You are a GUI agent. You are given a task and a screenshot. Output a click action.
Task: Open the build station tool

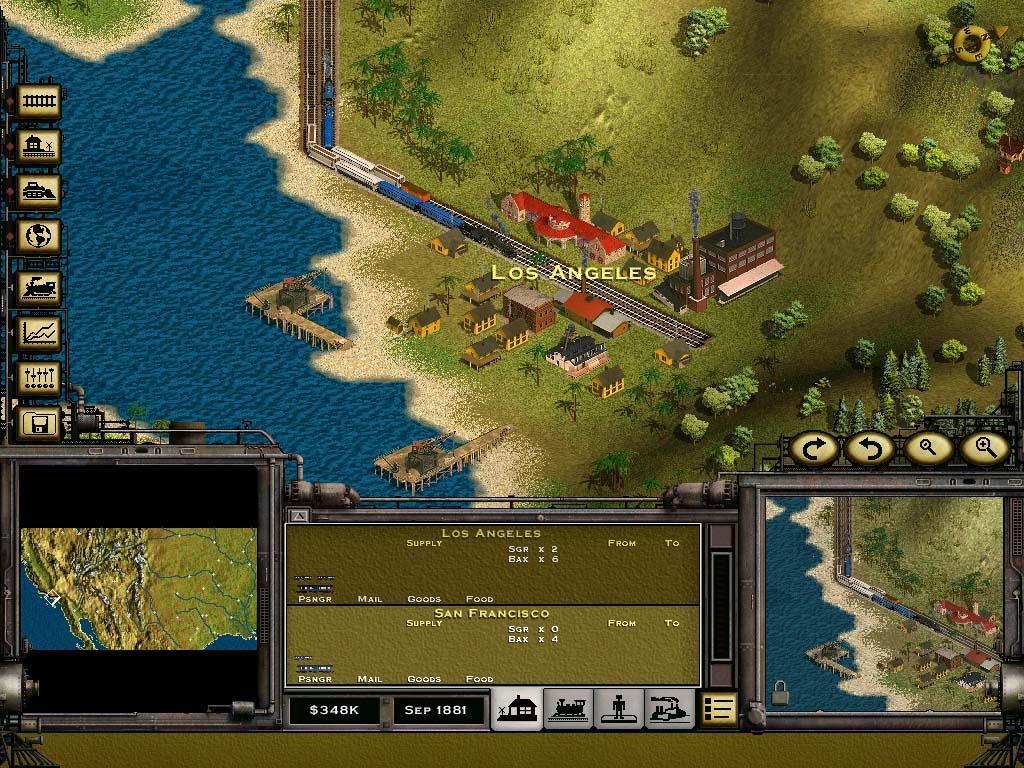pos(38,147)
